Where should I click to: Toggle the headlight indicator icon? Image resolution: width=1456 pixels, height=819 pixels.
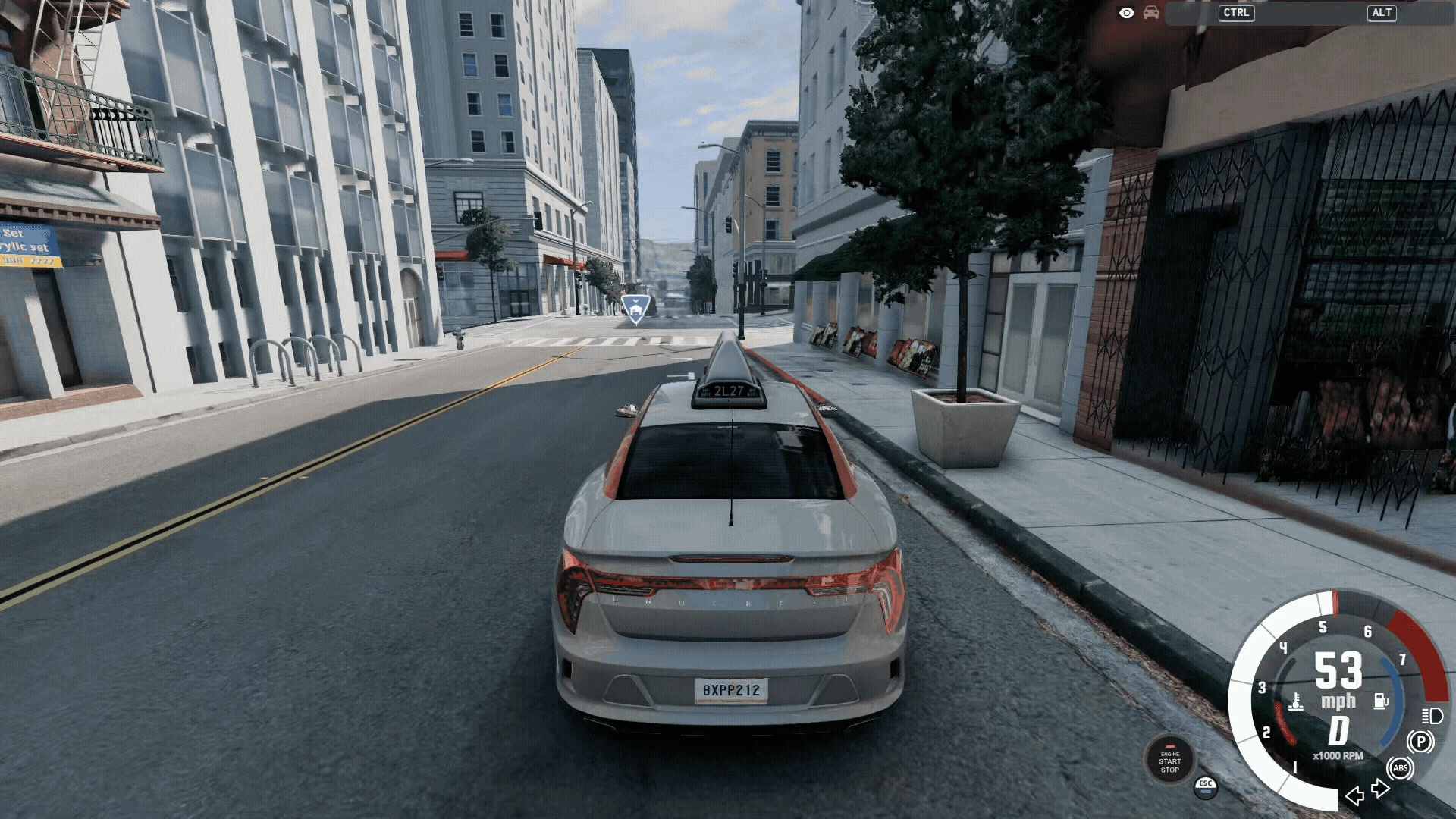point(1432,715)
